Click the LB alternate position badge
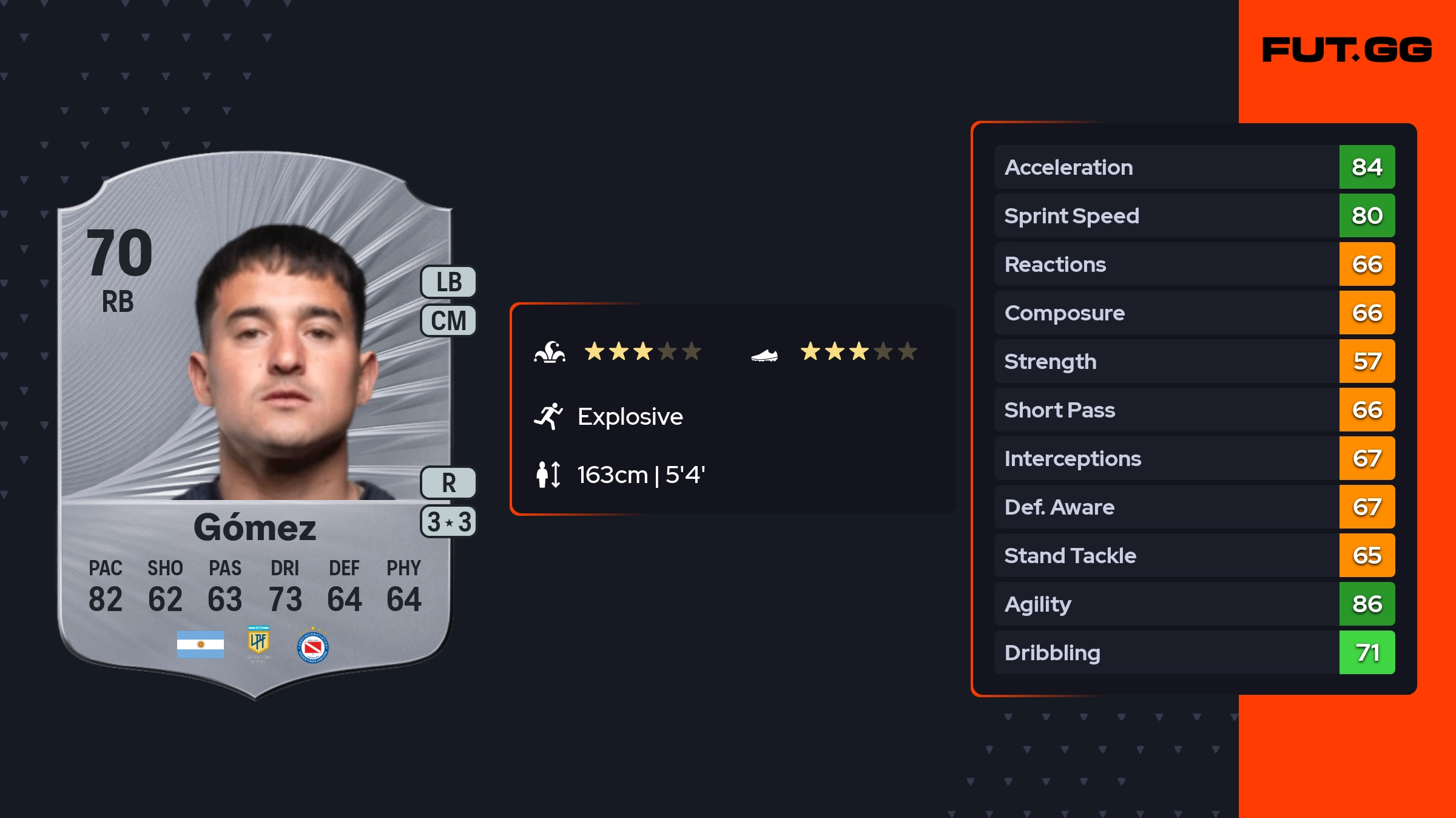Screen dimensions: 1456x818 (448, 282)
